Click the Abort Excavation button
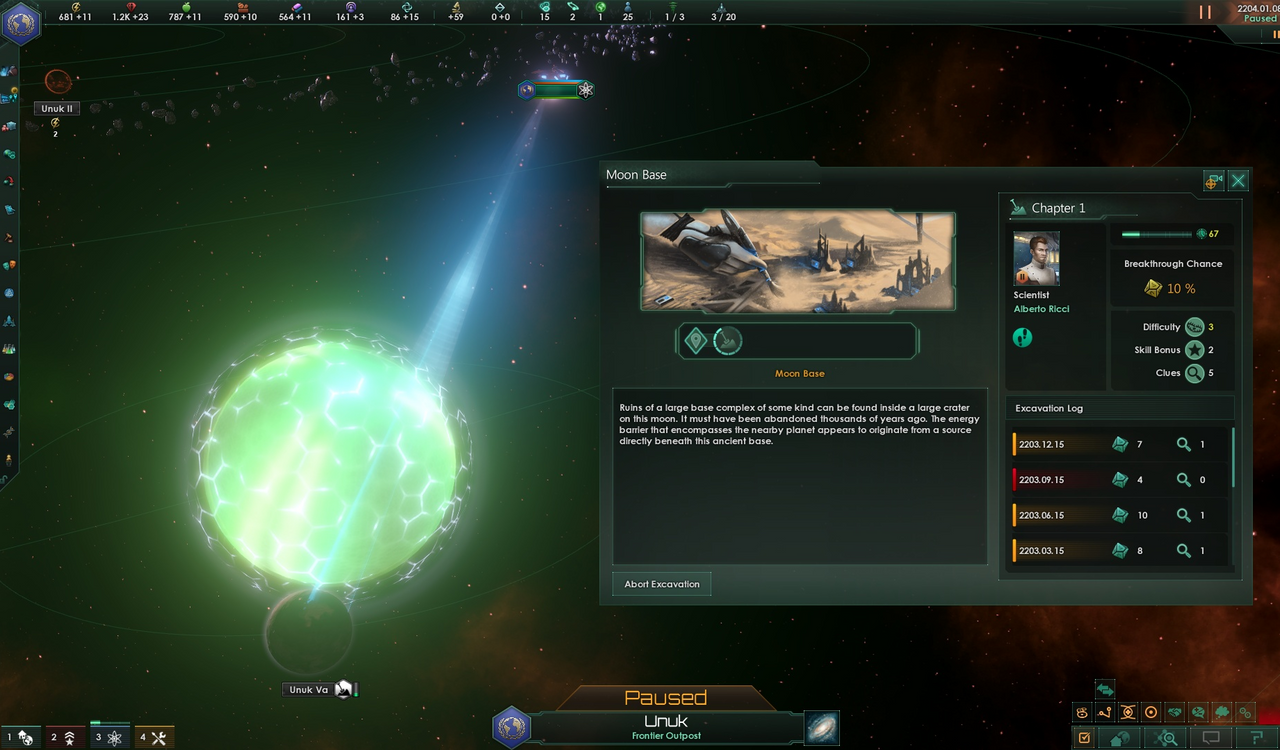 point(661,583)
